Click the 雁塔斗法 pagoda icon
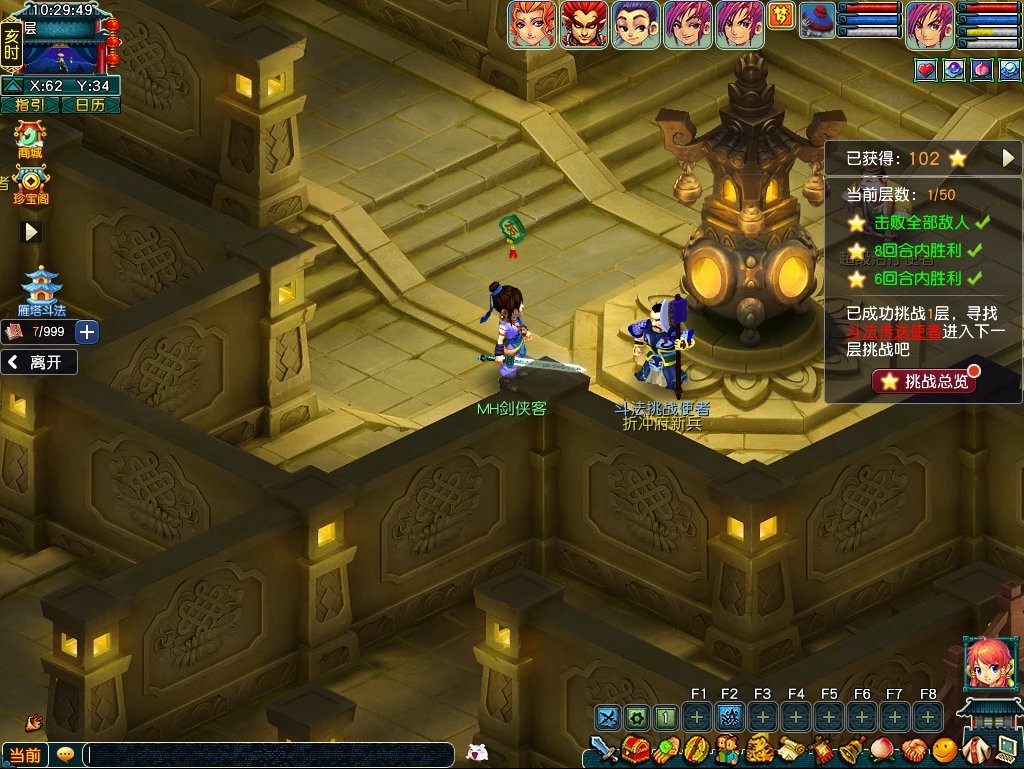Image resolution: width=1024 pixels, height=769 pixels. [x=41, y=289]
